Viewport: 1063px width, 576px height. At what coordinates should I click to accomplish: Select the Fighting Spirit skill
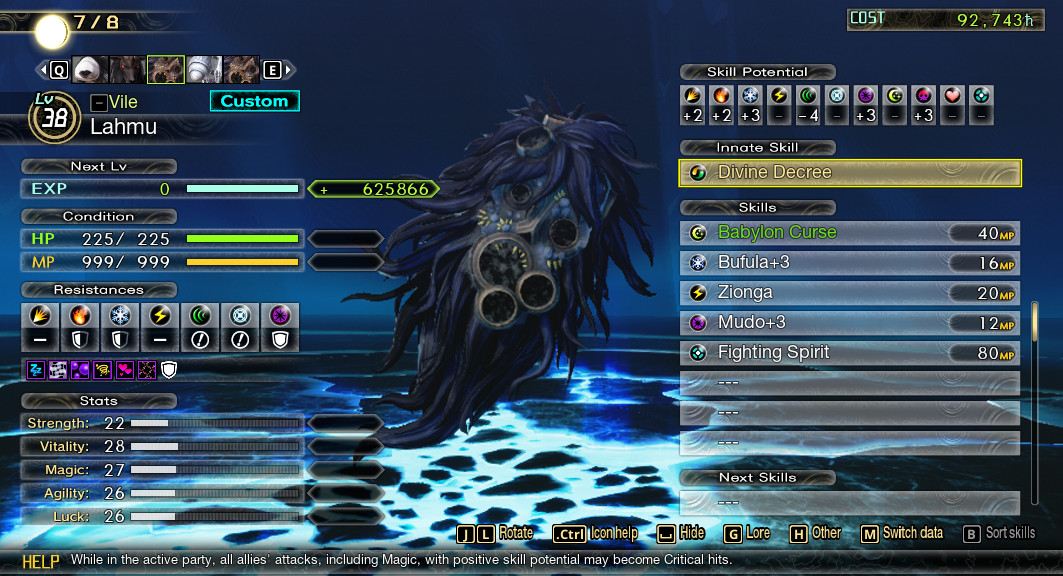coord(849,353)
